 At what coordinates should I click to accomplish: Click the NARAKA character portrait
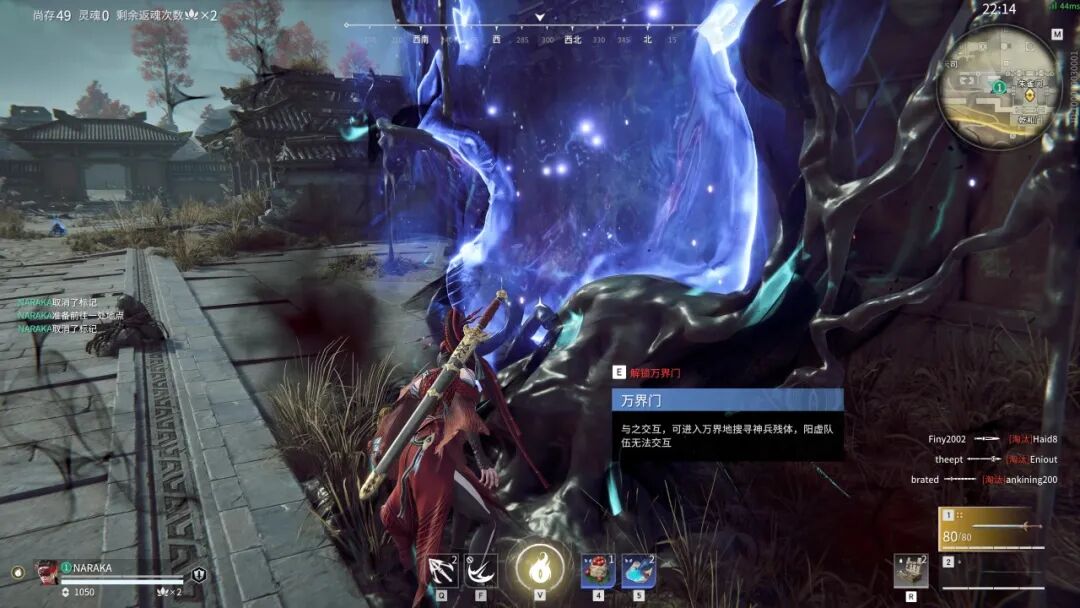point(47,572)
